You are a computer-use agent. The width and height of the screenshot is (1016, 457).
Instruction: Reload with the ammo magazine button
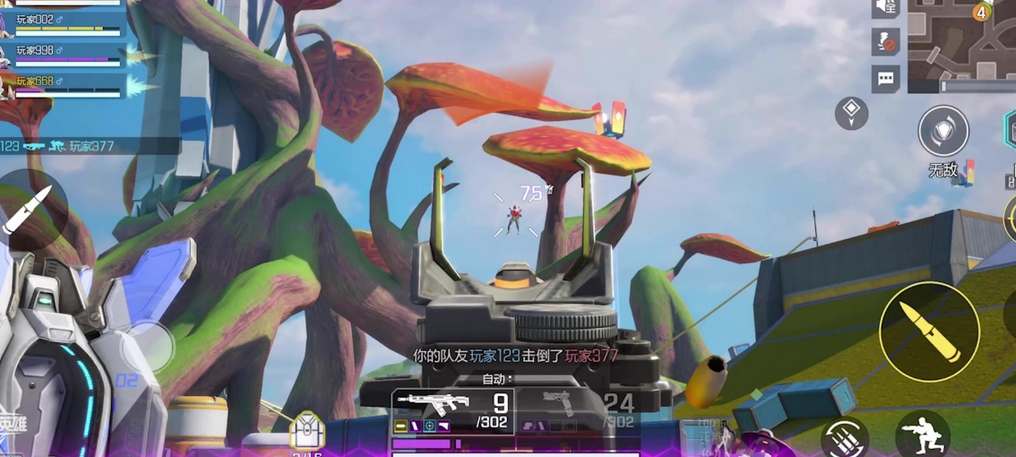coord(845,437)
